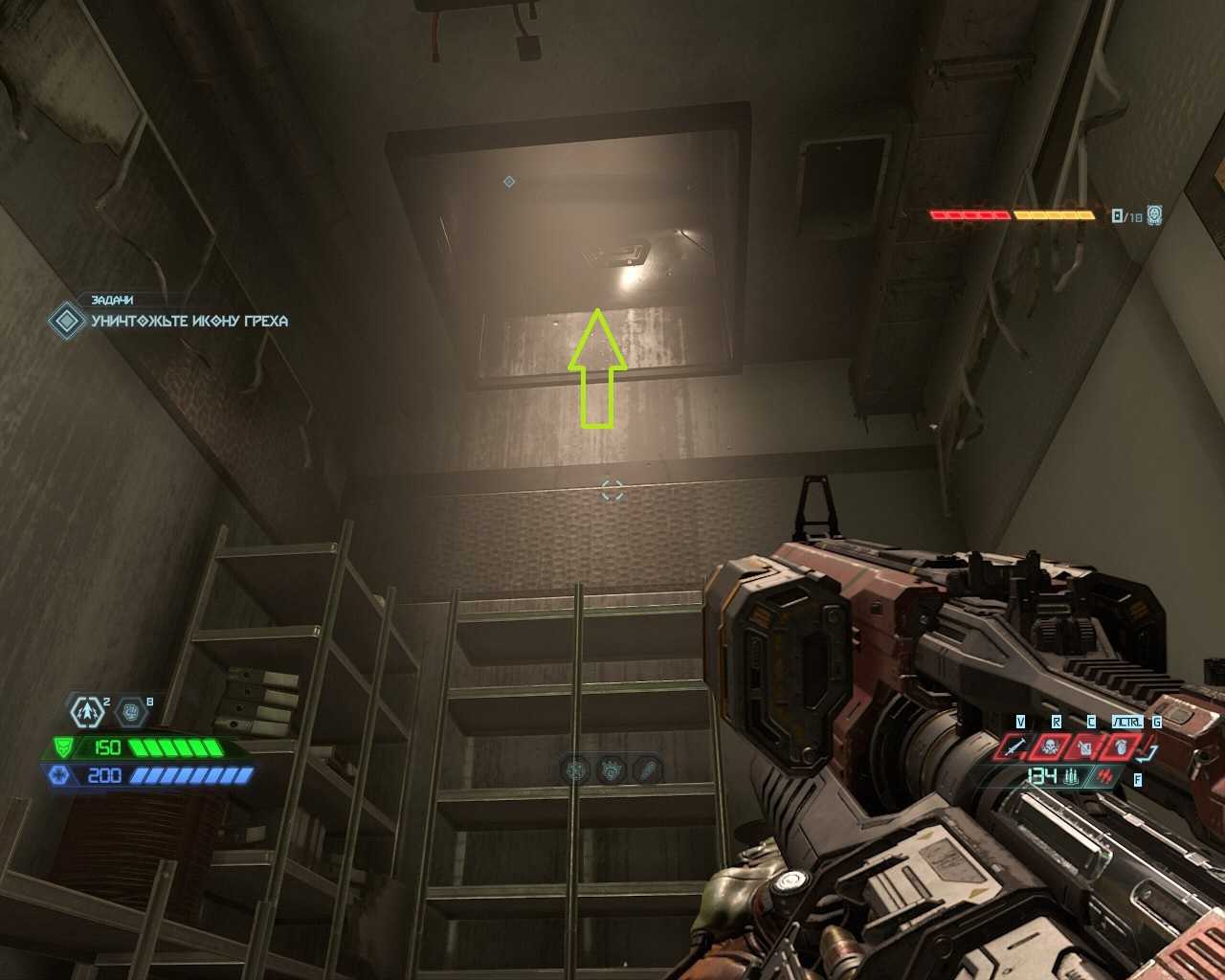This screenshot has height=980, width=1225.
Task: Use the flame belch fuel canister icon
Action: coord(1086,746)
